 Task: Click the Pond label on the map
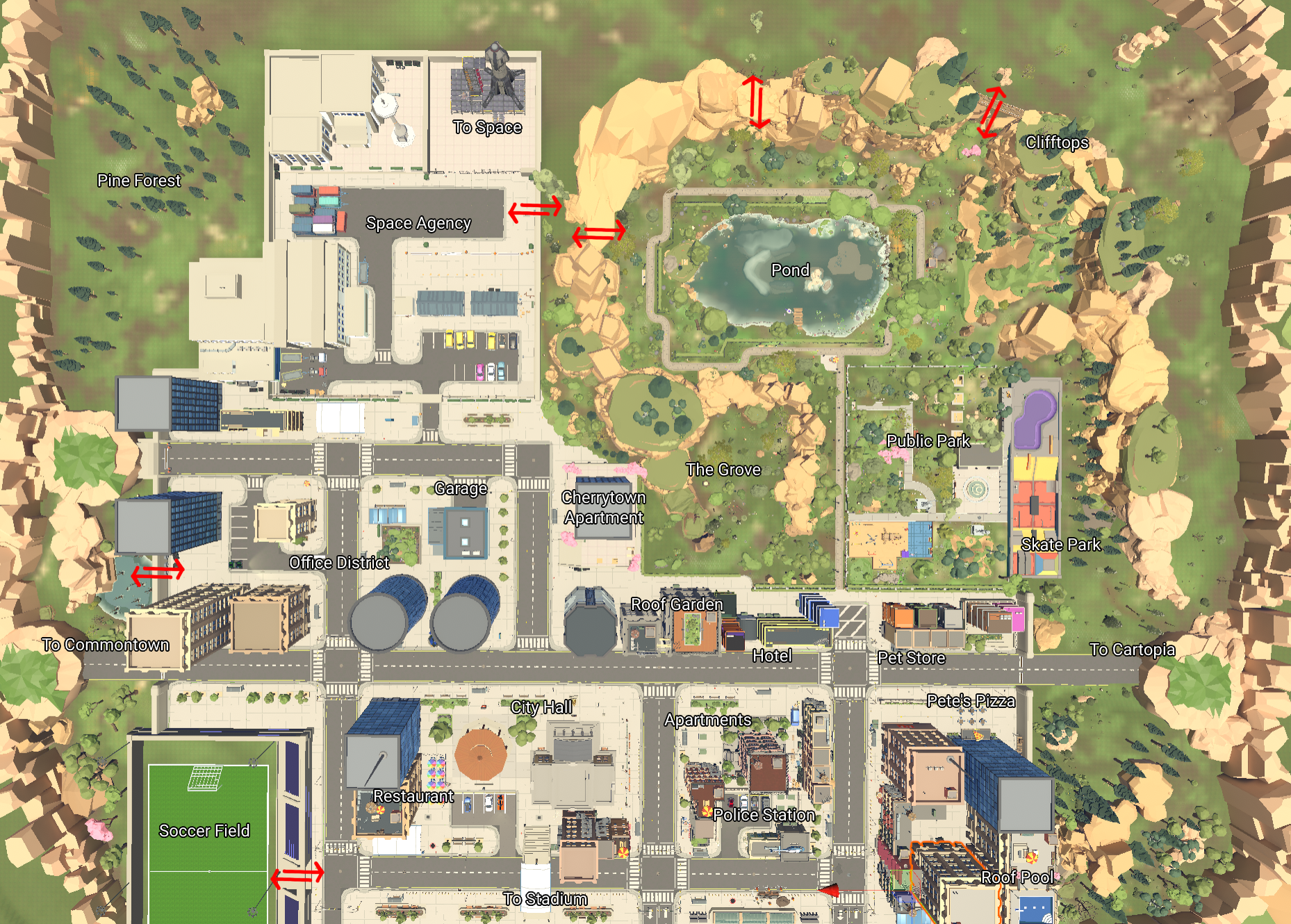point(790,270)
